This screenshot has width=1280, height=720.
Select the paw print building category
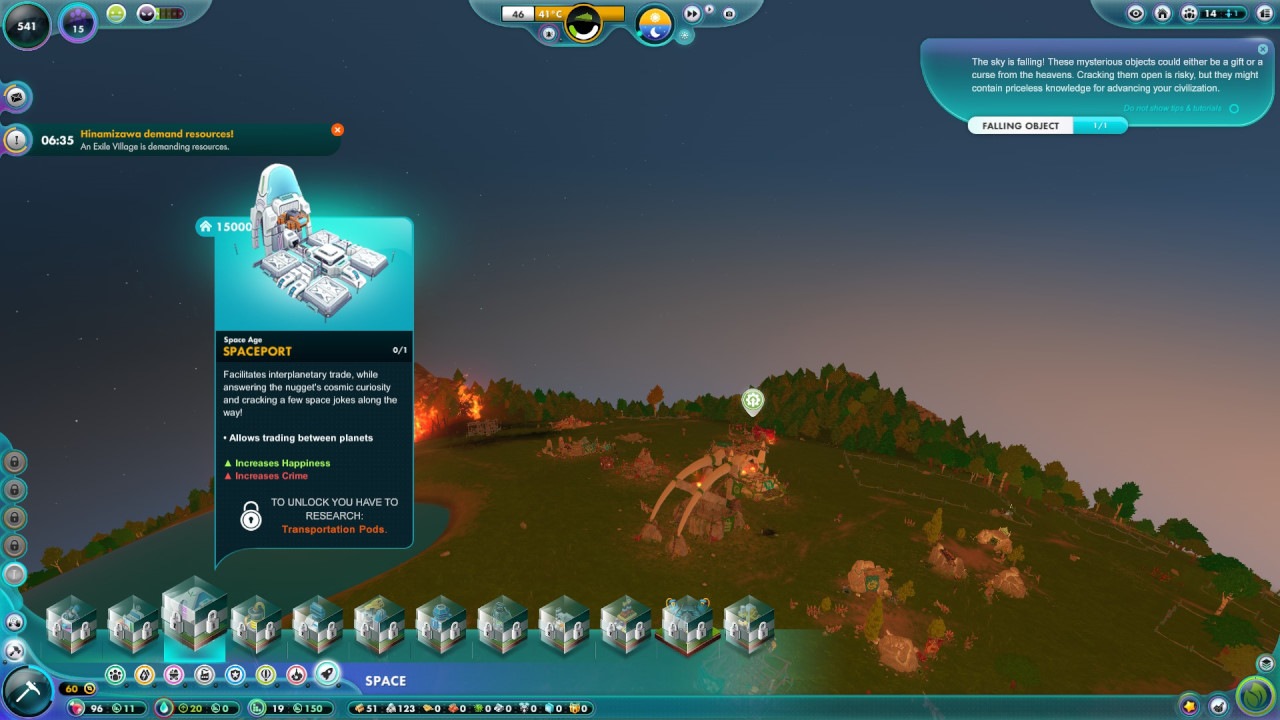click(116, 675)
